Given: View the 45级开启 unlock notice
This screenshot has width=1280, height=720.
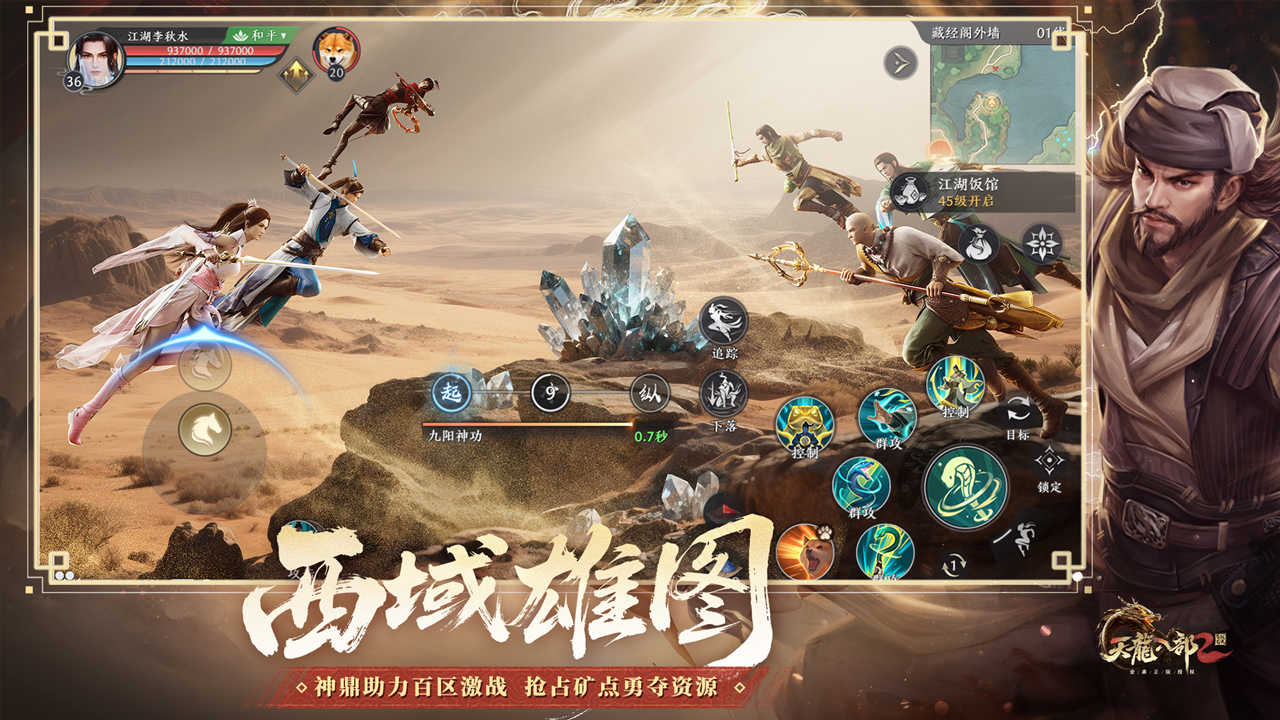Looking at the screenshot, I should point(967,201).
